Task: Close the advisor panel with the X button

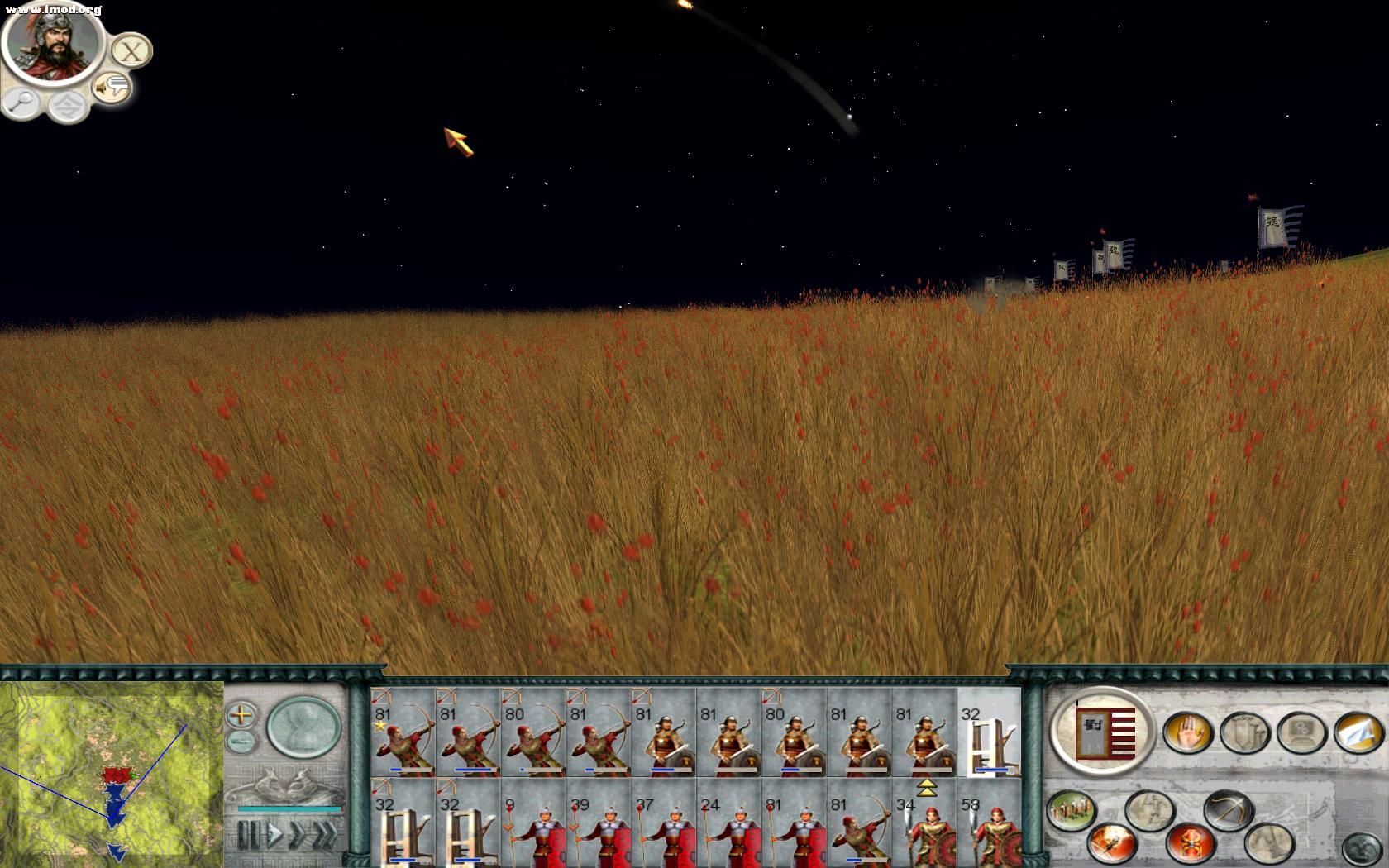Action: click(x=131, y=51)
